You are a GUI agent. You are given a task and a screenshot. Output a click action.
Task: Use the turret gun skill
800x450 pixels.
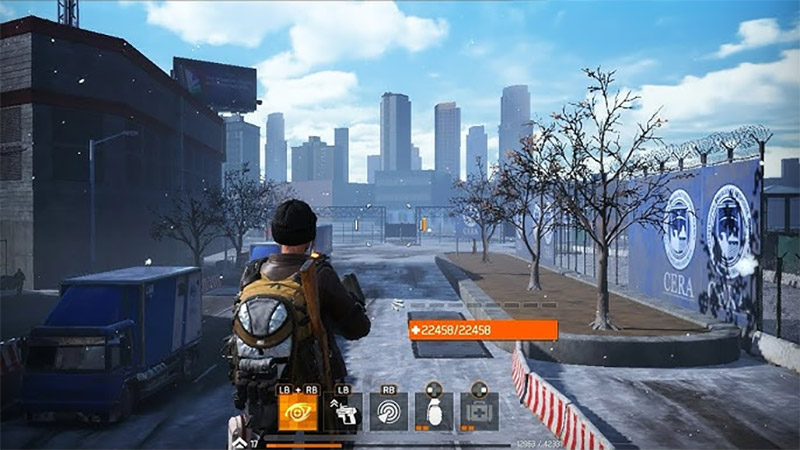pyautogui.click(x=343, y=412)
